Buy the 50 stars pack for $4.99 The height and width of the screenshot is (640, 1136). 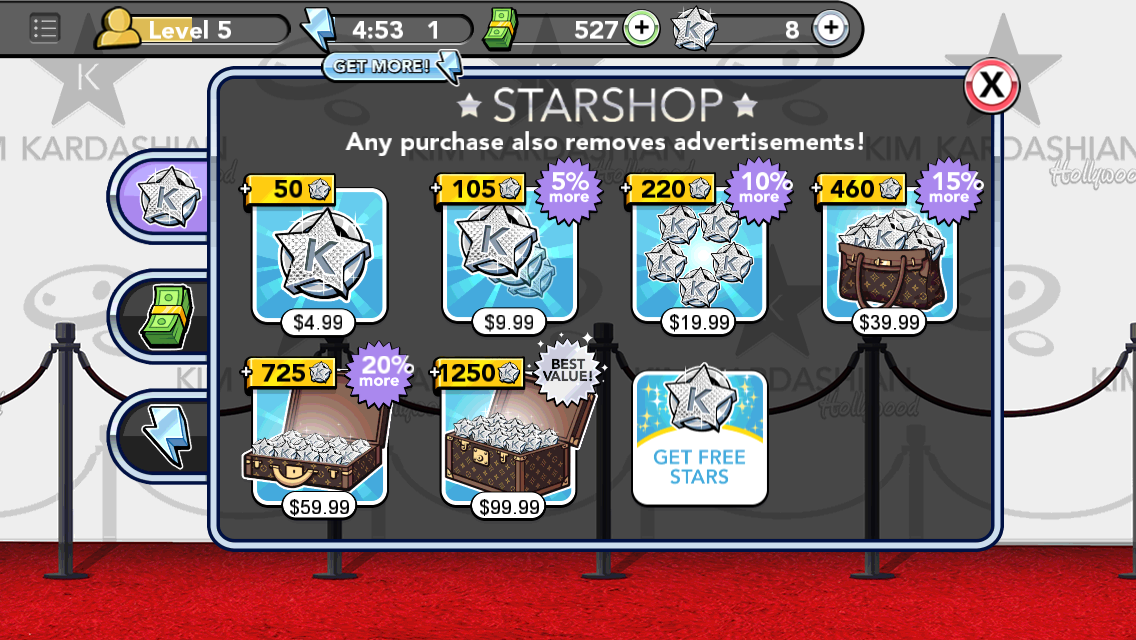pos(319,258)
